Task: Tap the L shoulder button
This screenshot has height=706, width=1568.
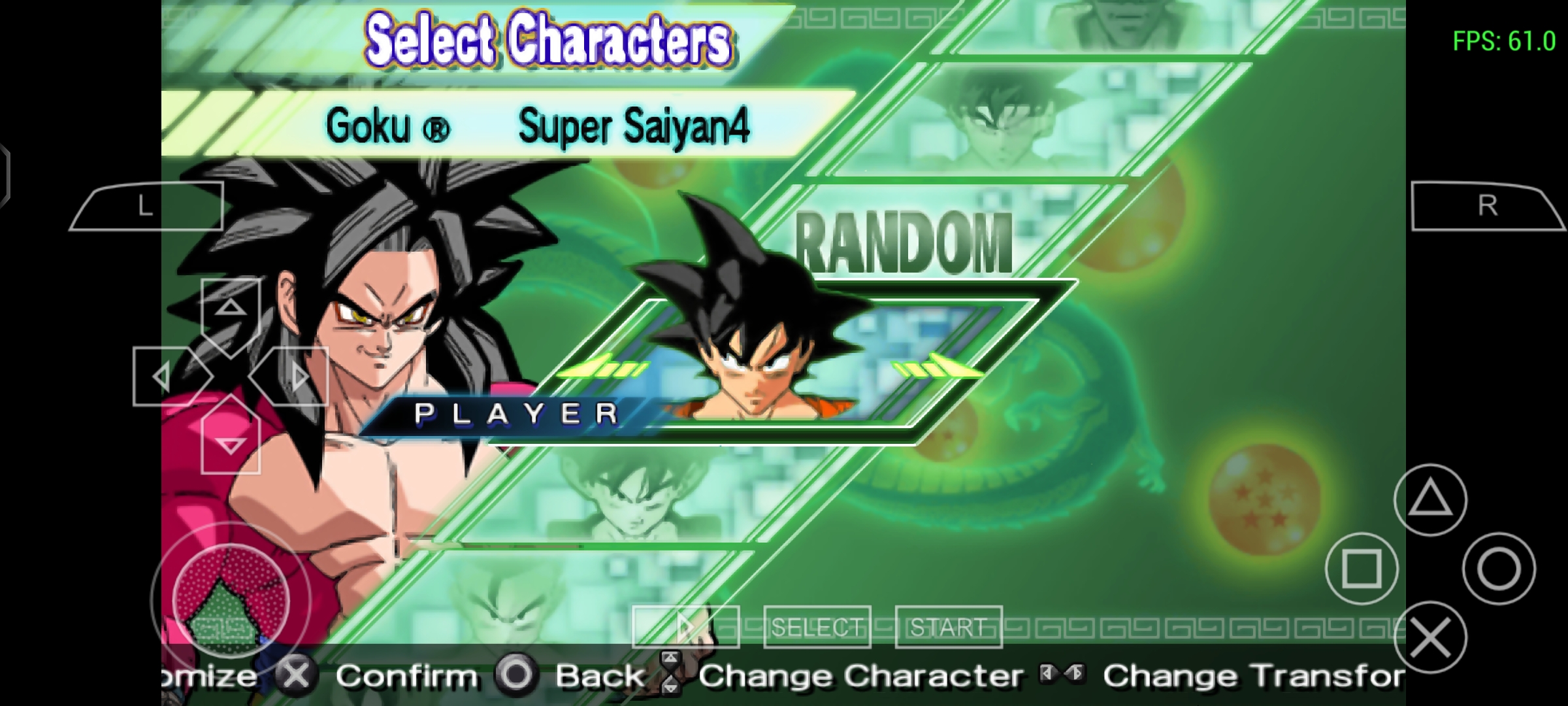Action: coord(146,207)
